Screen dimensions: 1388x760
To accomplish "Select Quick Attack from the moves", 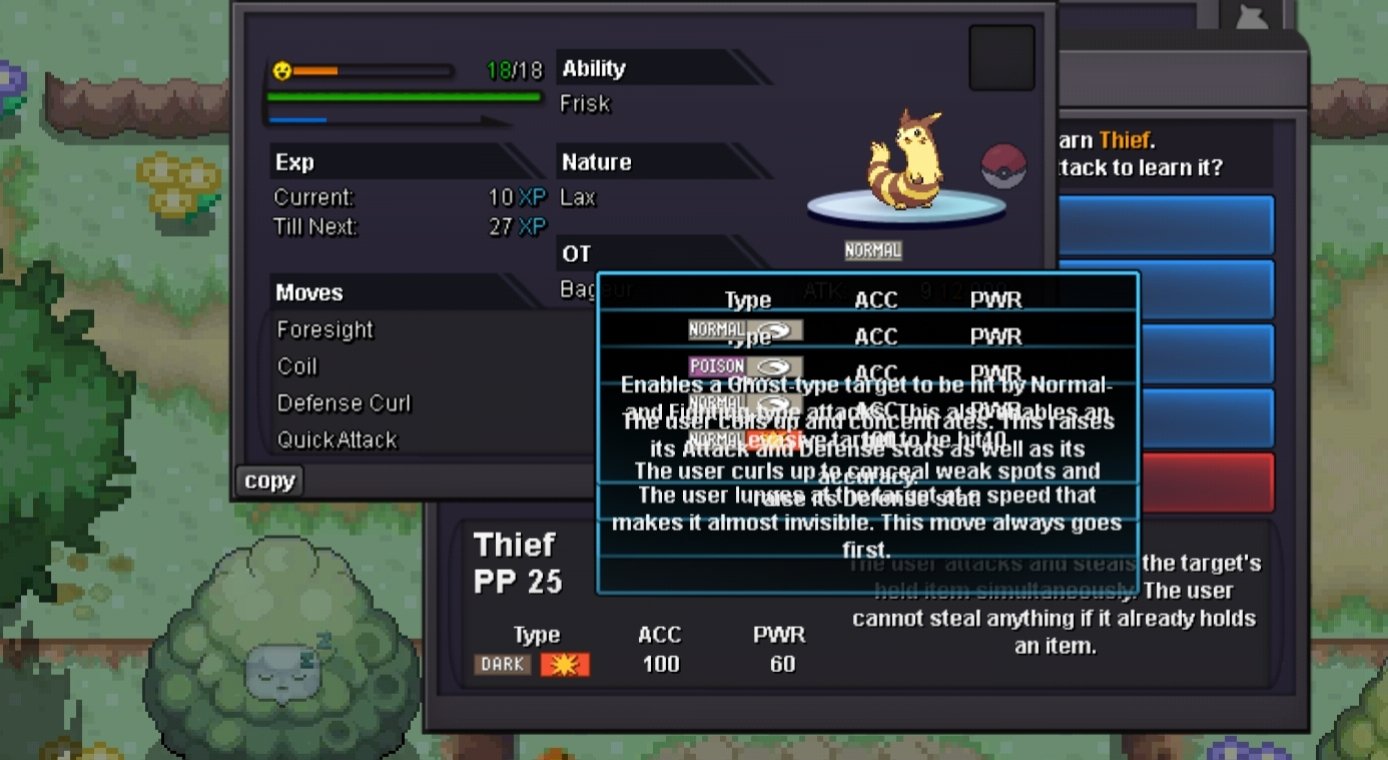I will click(337, 440).
